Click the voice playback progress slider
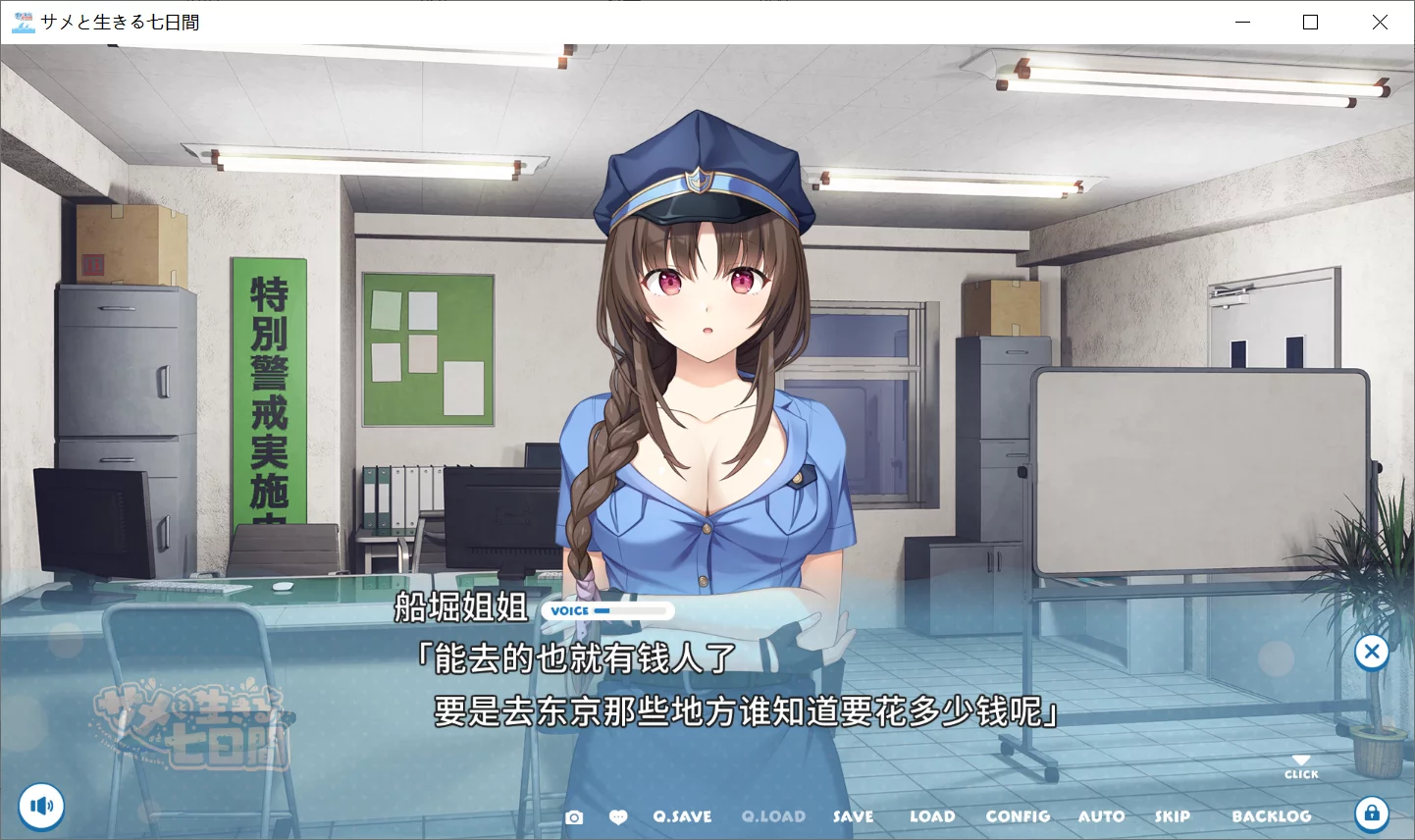Viewport: 1415px width, 840px height. 628,609
